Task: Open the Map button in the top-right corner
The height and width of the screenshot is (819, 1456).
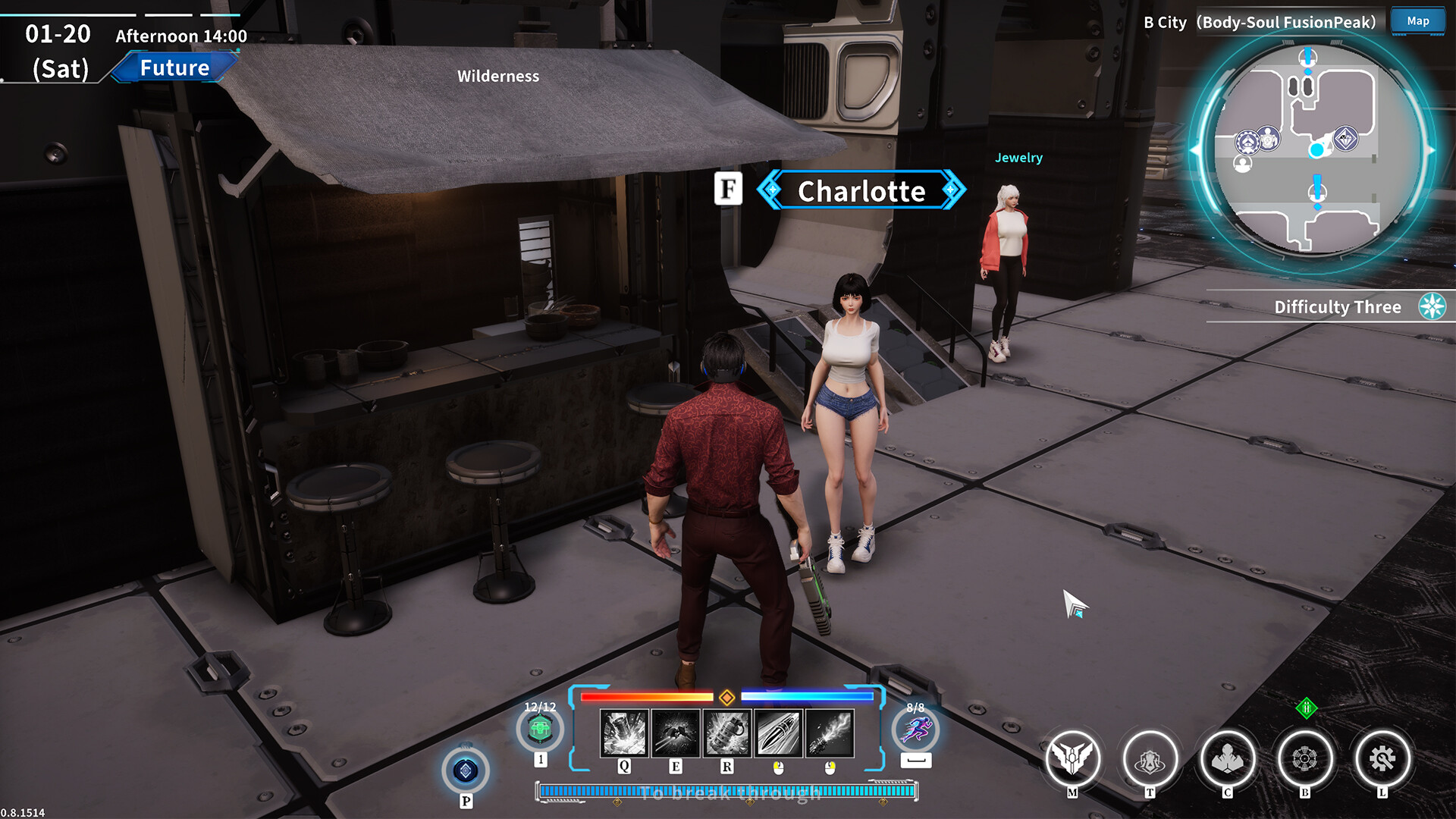Action: (x=1417, y=21)
